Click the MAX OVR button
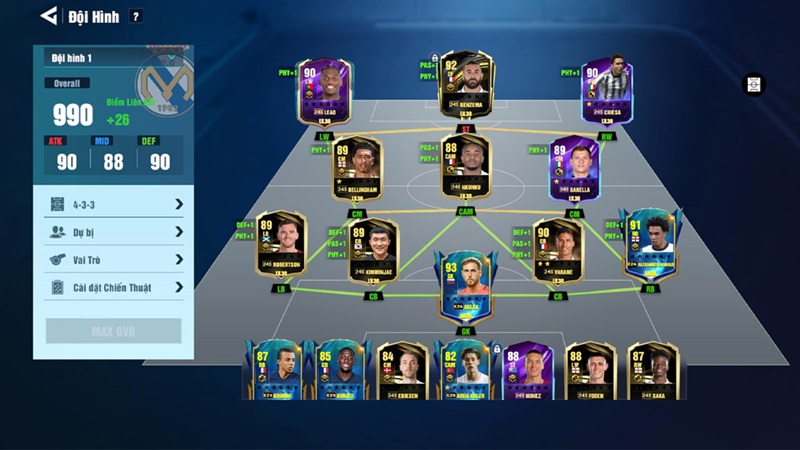 pos(113,331)
